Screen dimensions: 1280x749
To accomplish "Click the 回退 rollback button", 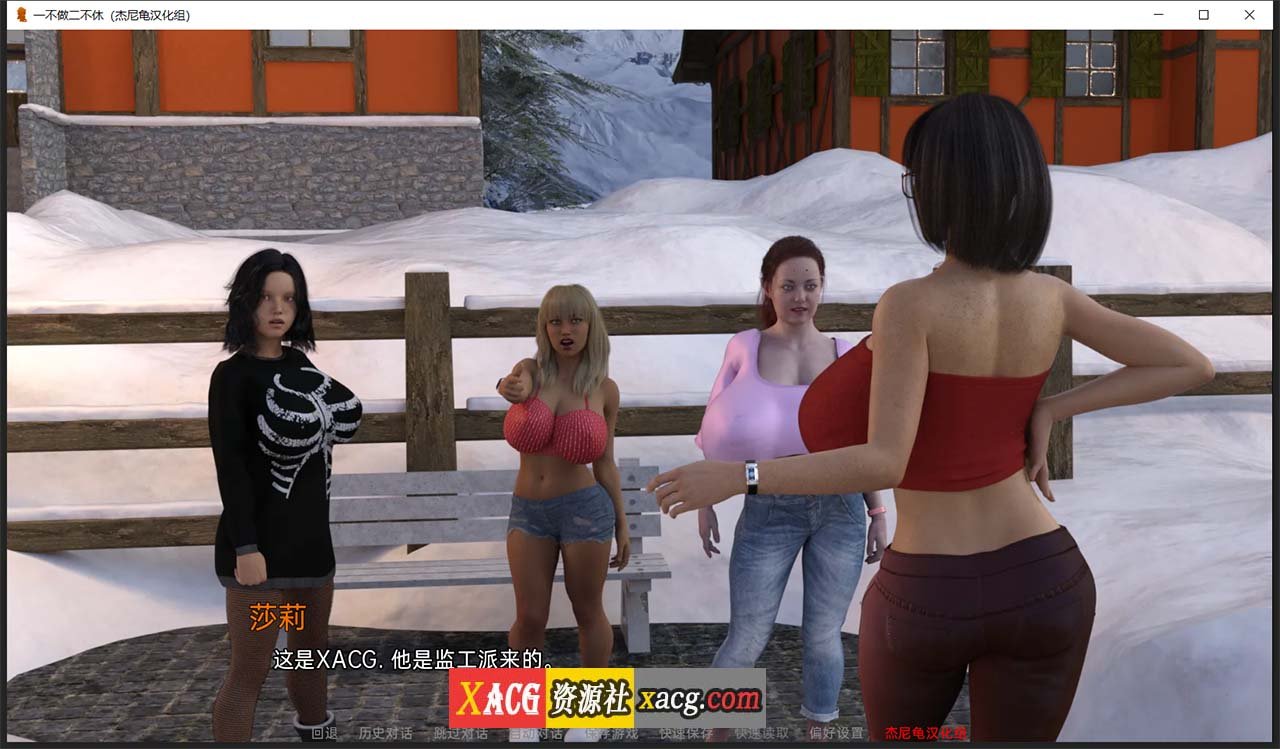I will pos(324,733).
